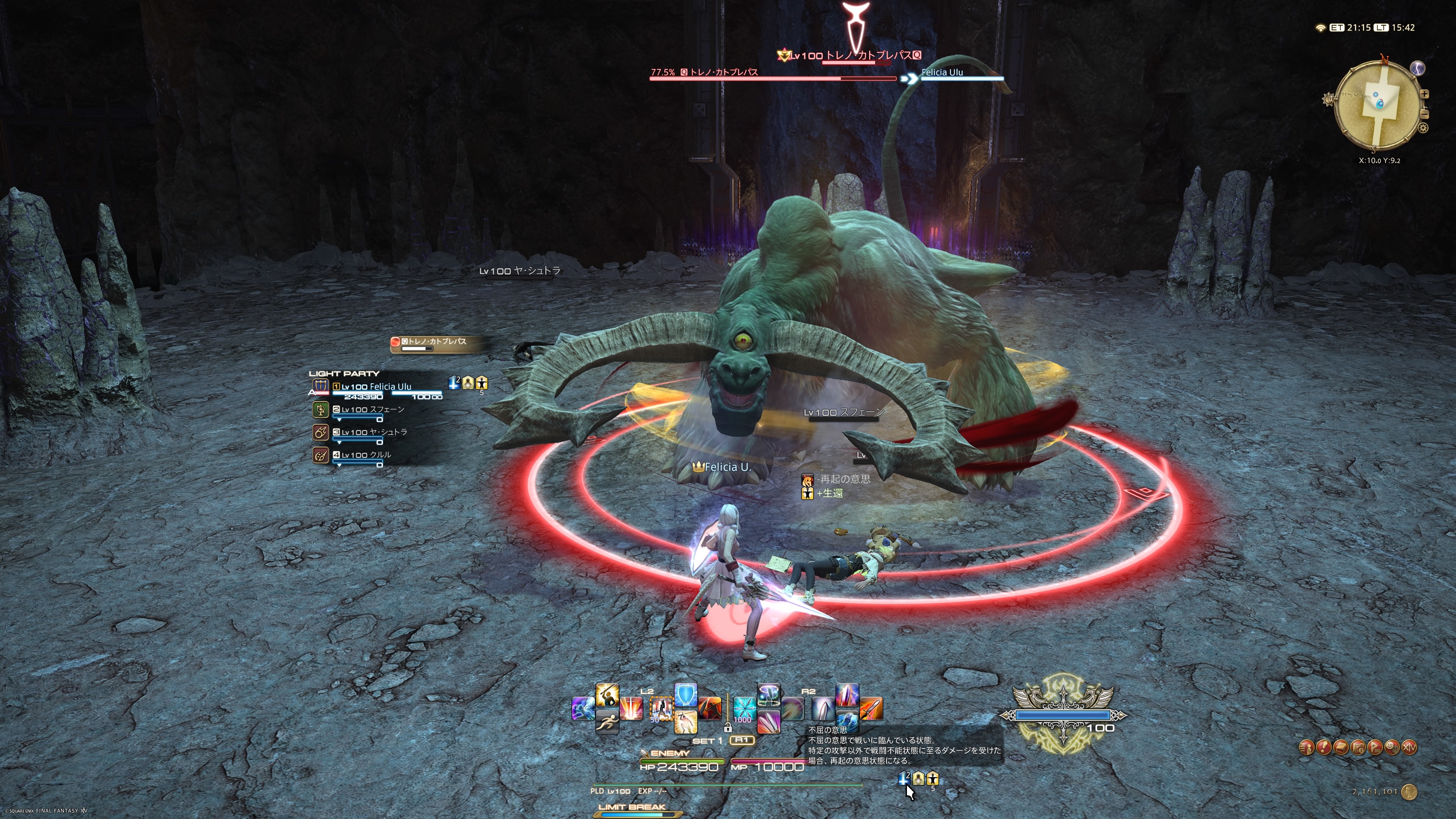This screenshot has width=1456, height=819.
Task: Activate the flaming sword attack skill
Action: pos(871,708)
